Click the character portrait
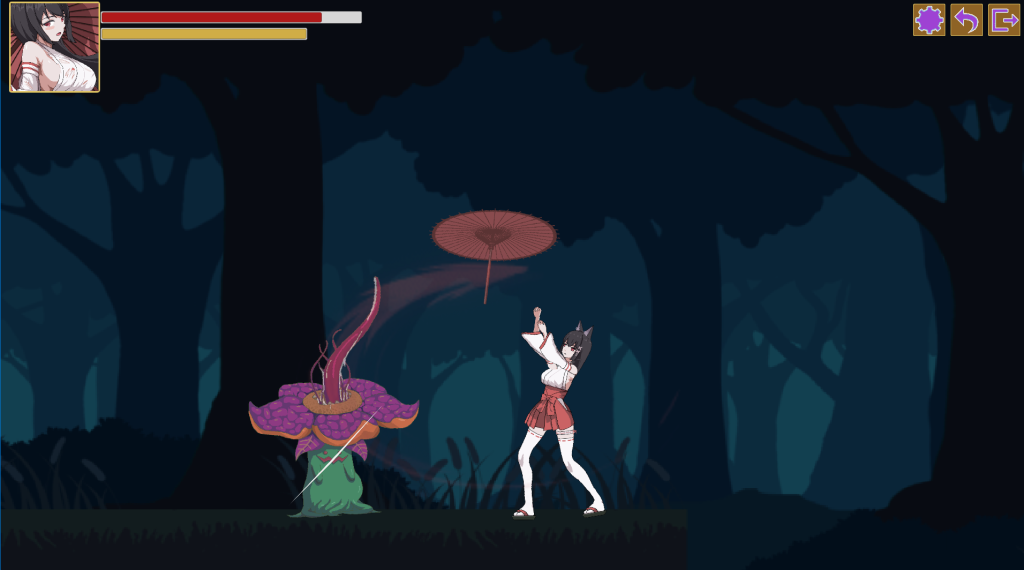This screenshot has height=570, width=1024. tap(55, 47)
